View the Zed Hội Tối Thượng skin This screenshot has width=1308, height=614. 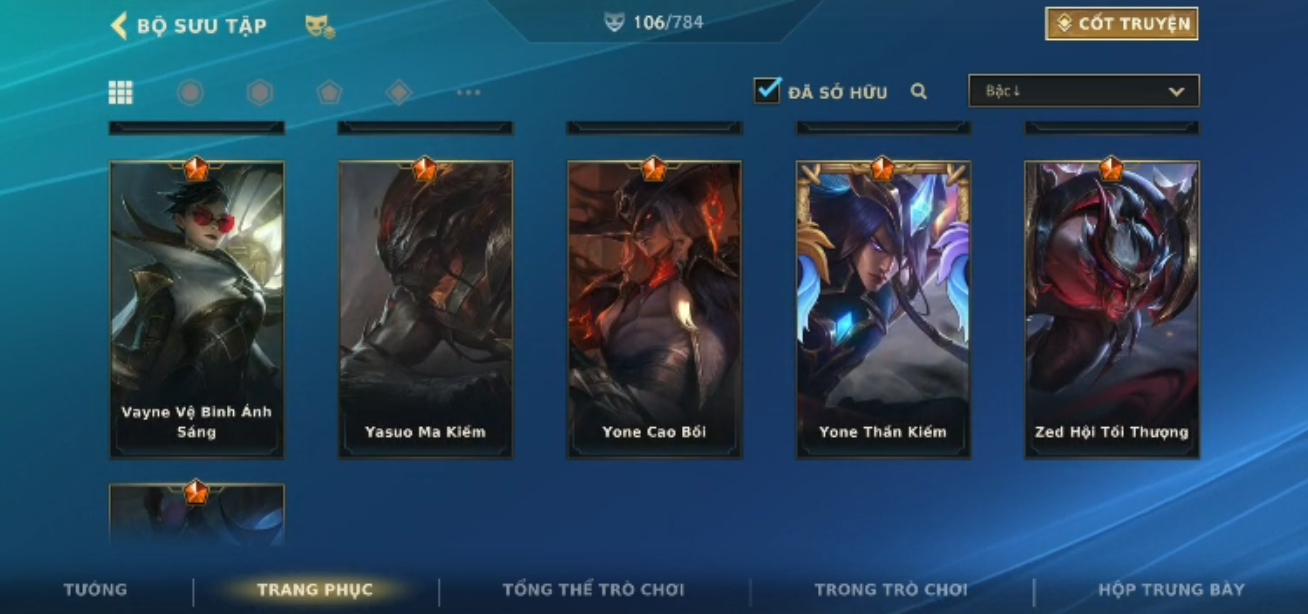[1112, 310]
